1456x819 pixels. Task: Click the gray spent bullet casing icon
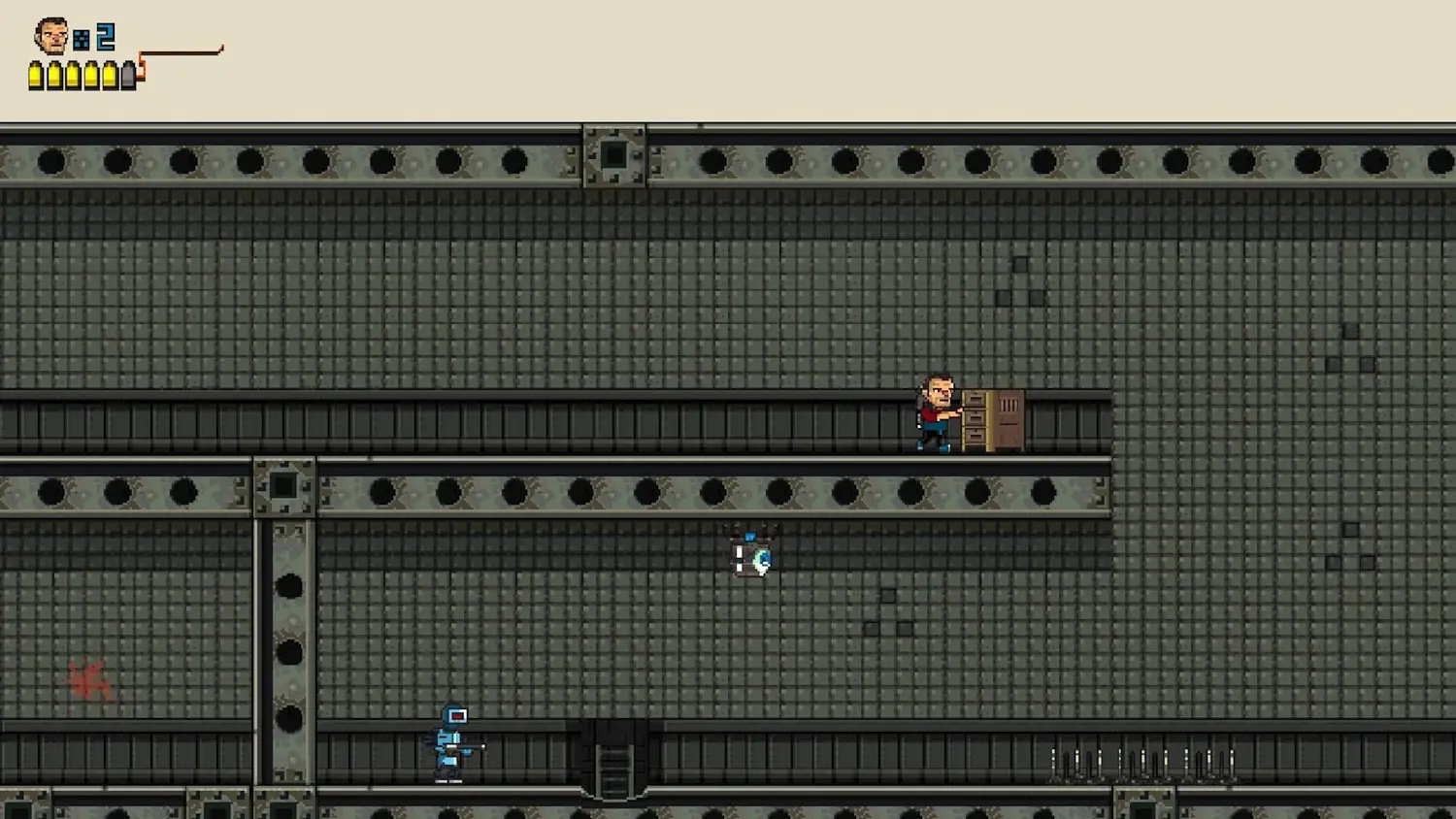[x=127, y=76]
